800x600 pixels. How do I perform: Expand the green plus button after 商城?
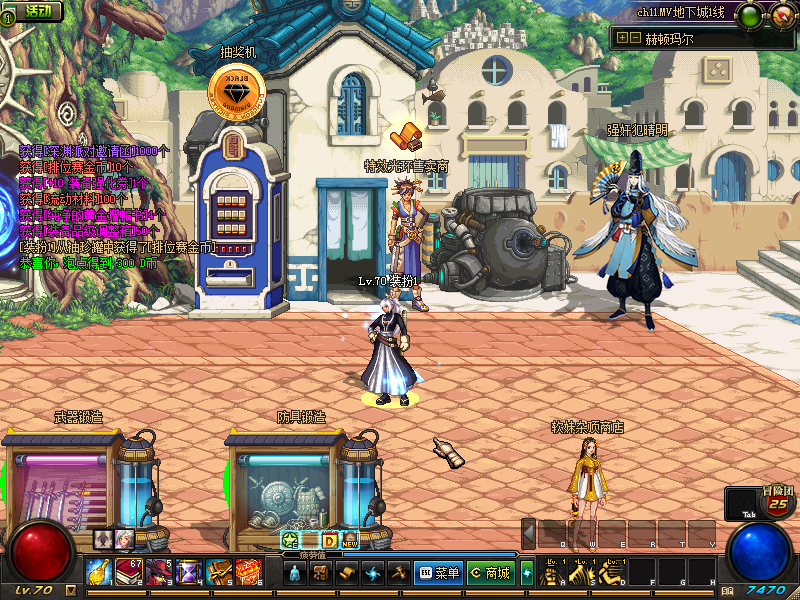[527, 573]
